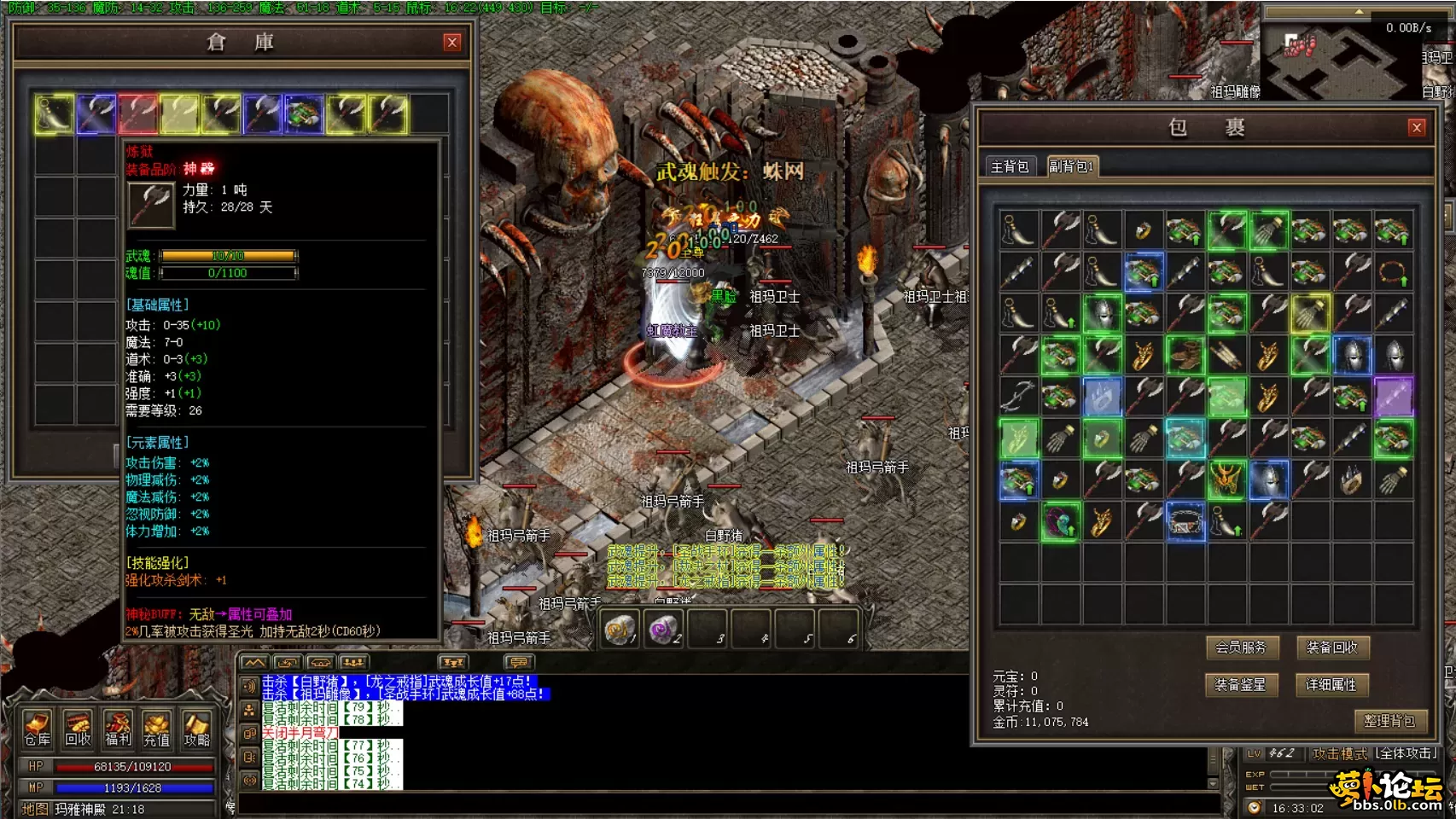Use the scroll item in hotbar slot 1
Viewport: 1456px width, 819px height.
tap(619, 630)
